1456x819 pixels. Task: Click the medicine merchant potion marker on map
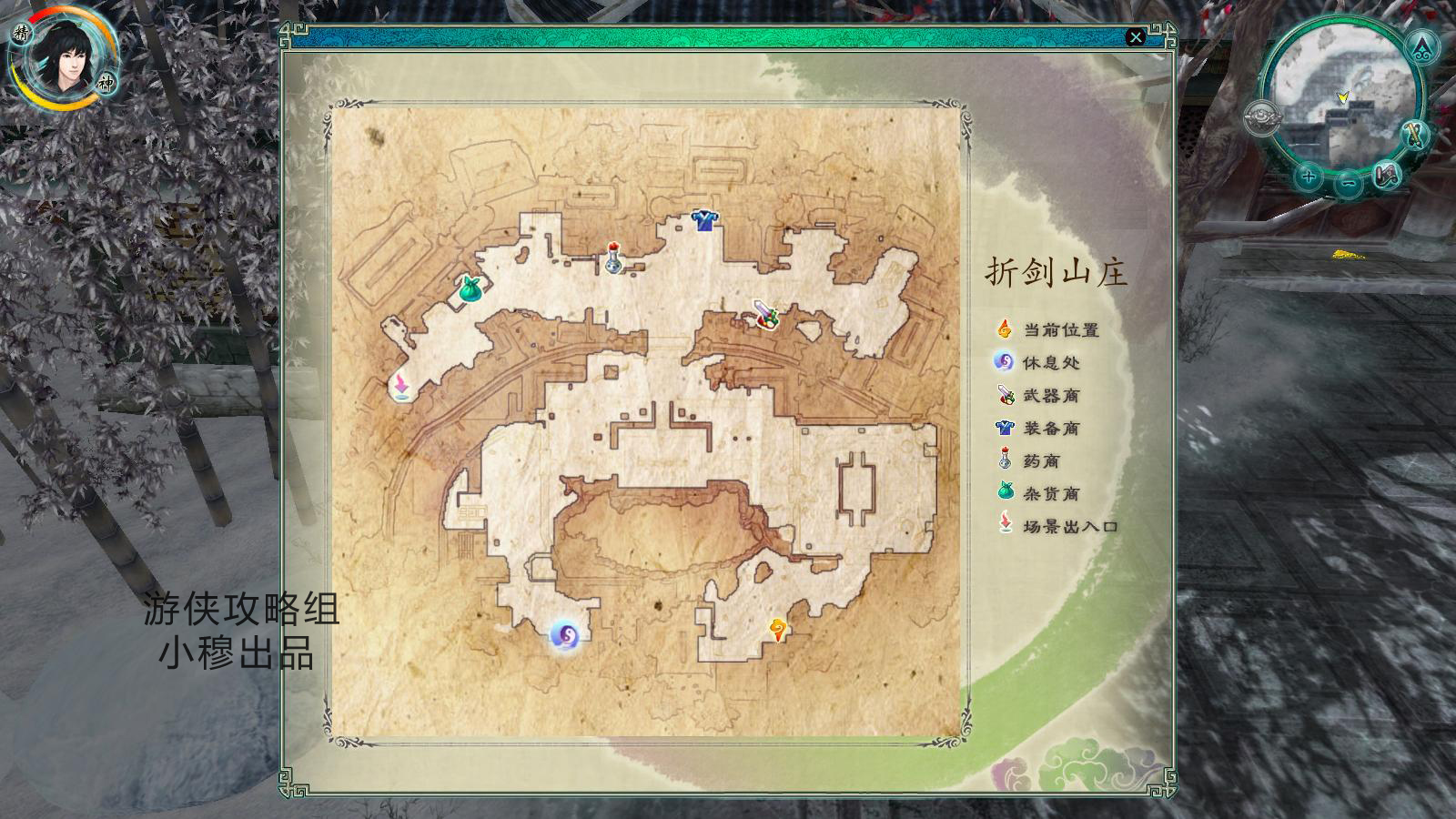pyautogui.click(x=614, y=258)
